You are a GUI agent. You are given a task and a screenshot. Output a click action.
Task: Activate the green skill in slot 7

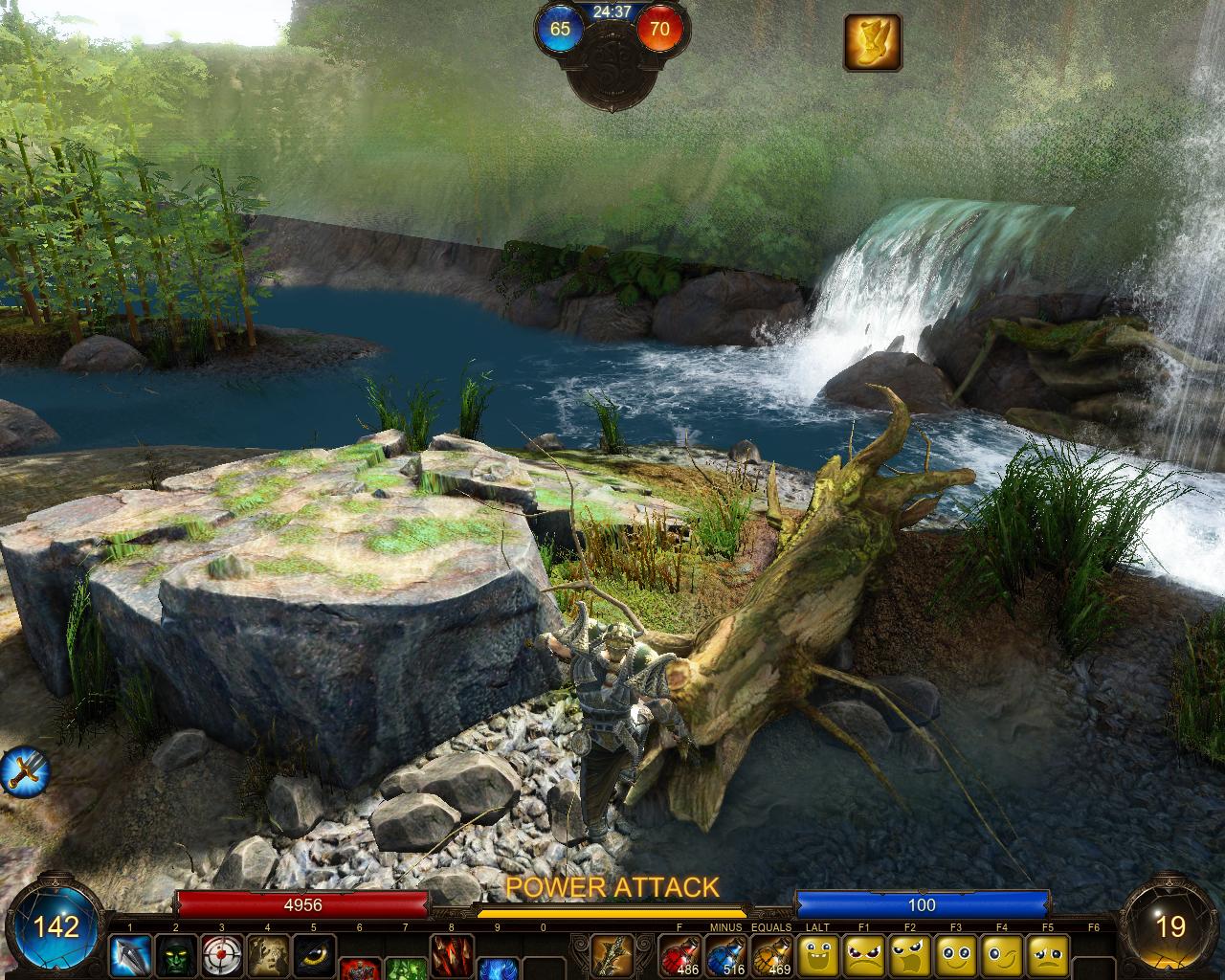[x=405, y=967]
